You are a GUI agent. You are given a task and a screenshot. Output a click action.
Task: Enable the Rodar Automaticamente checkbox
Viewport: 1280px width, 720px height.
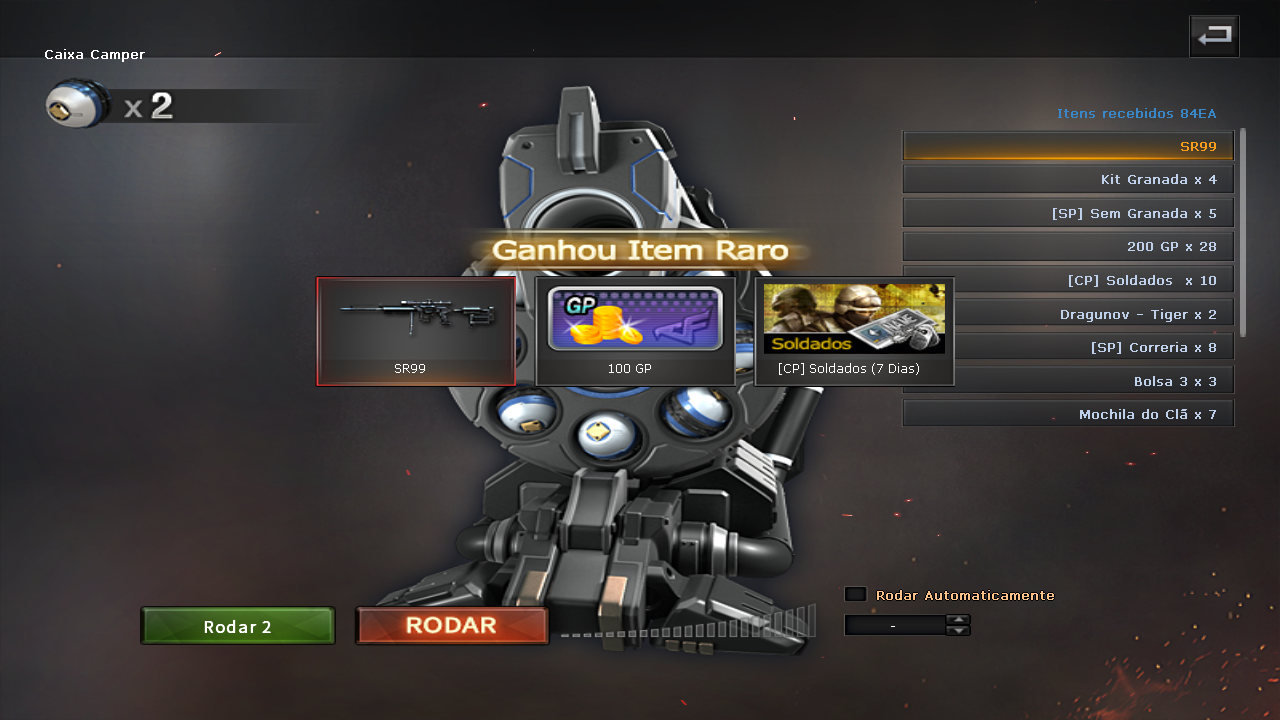pyautogui.click(x=855, y=594)
